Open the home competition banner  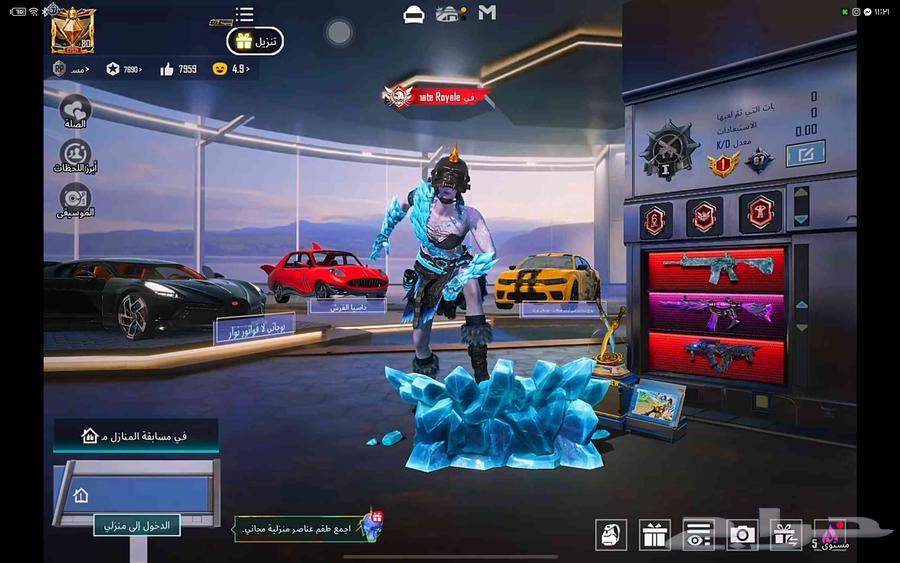pos(135,436)
